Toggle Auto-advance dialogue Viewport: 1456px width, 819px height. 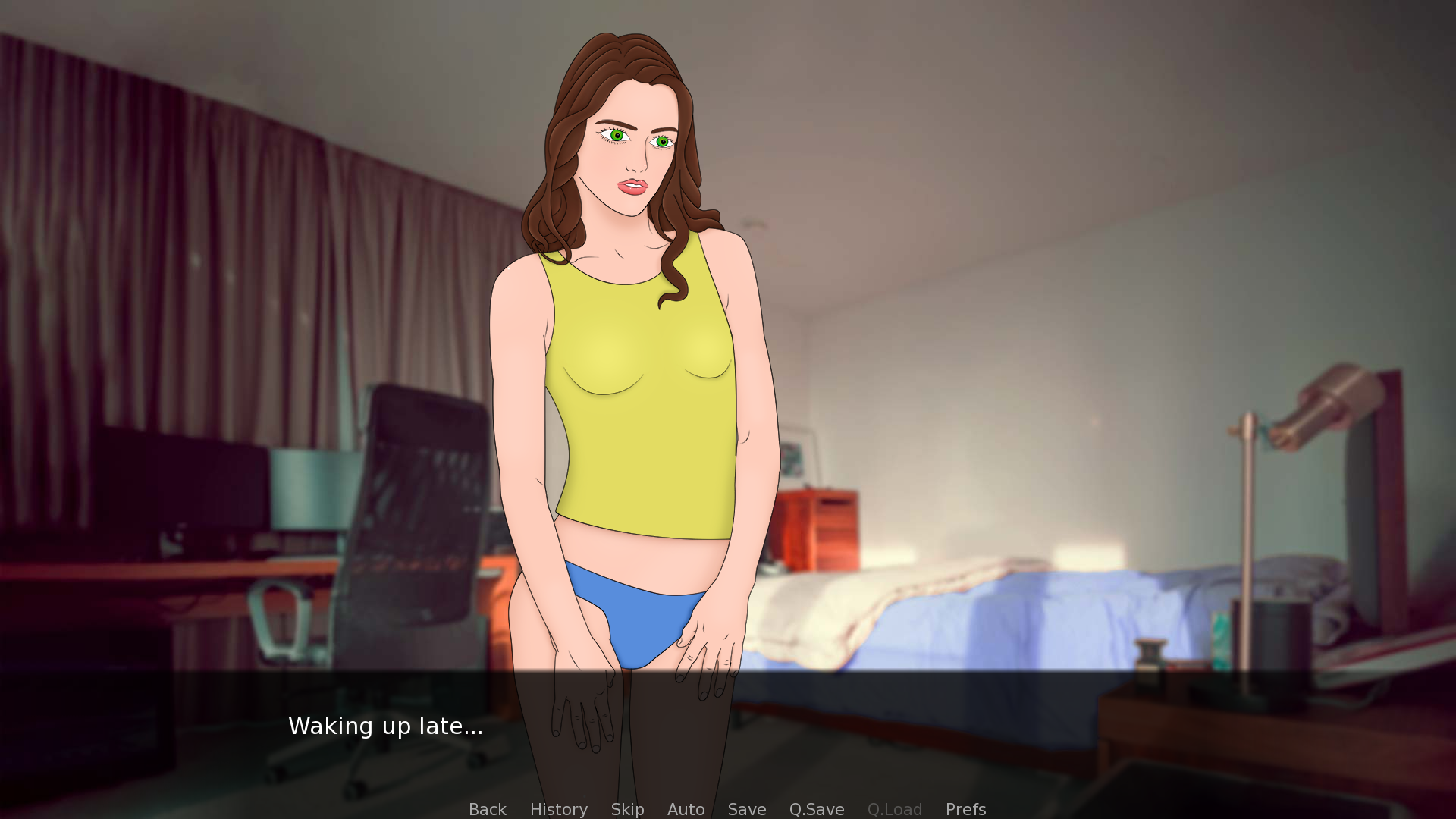(686, 809)
